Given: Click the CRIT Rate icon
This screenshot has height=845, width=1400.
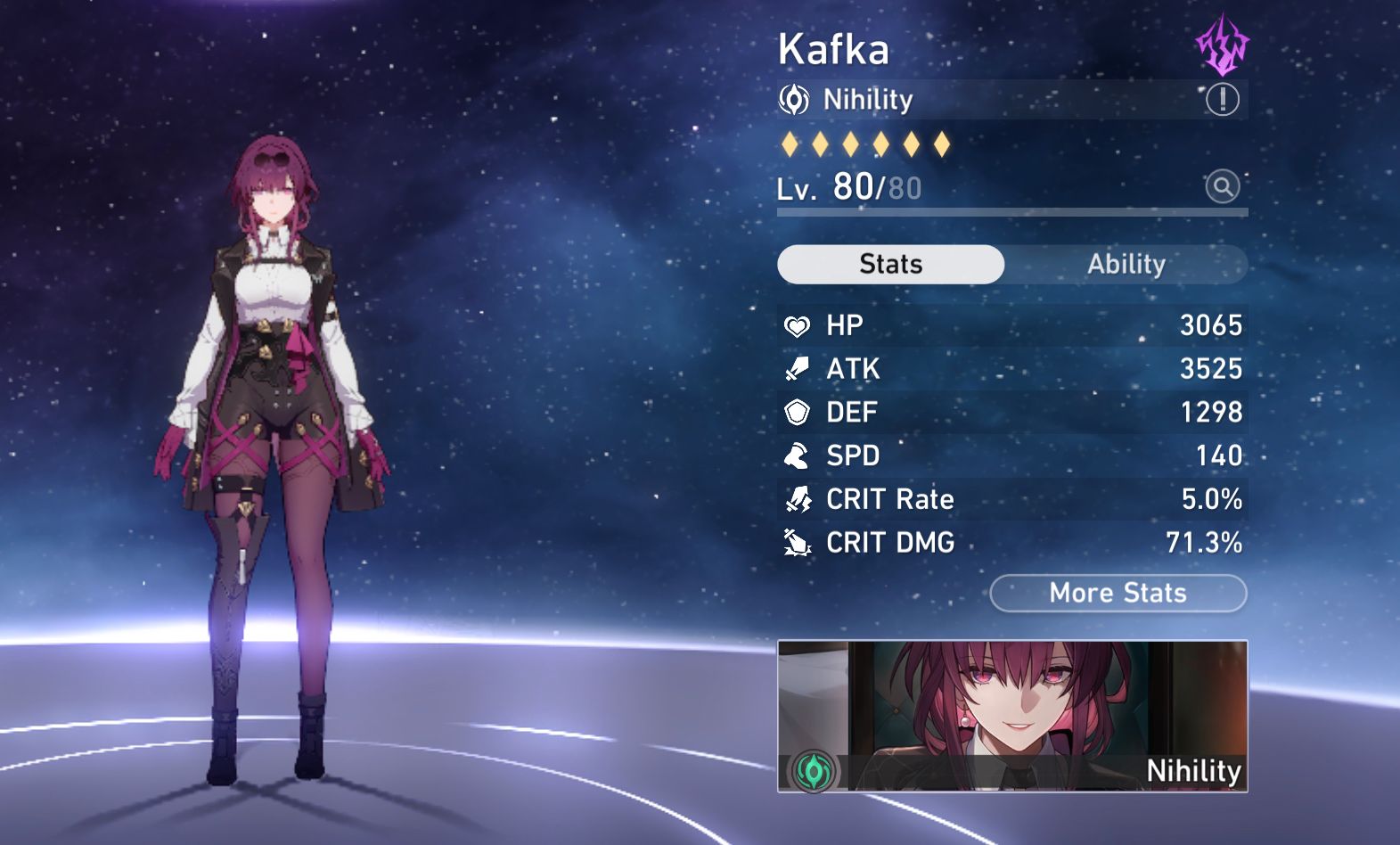Looking at the screenshot, I should [x=798, y=499].
